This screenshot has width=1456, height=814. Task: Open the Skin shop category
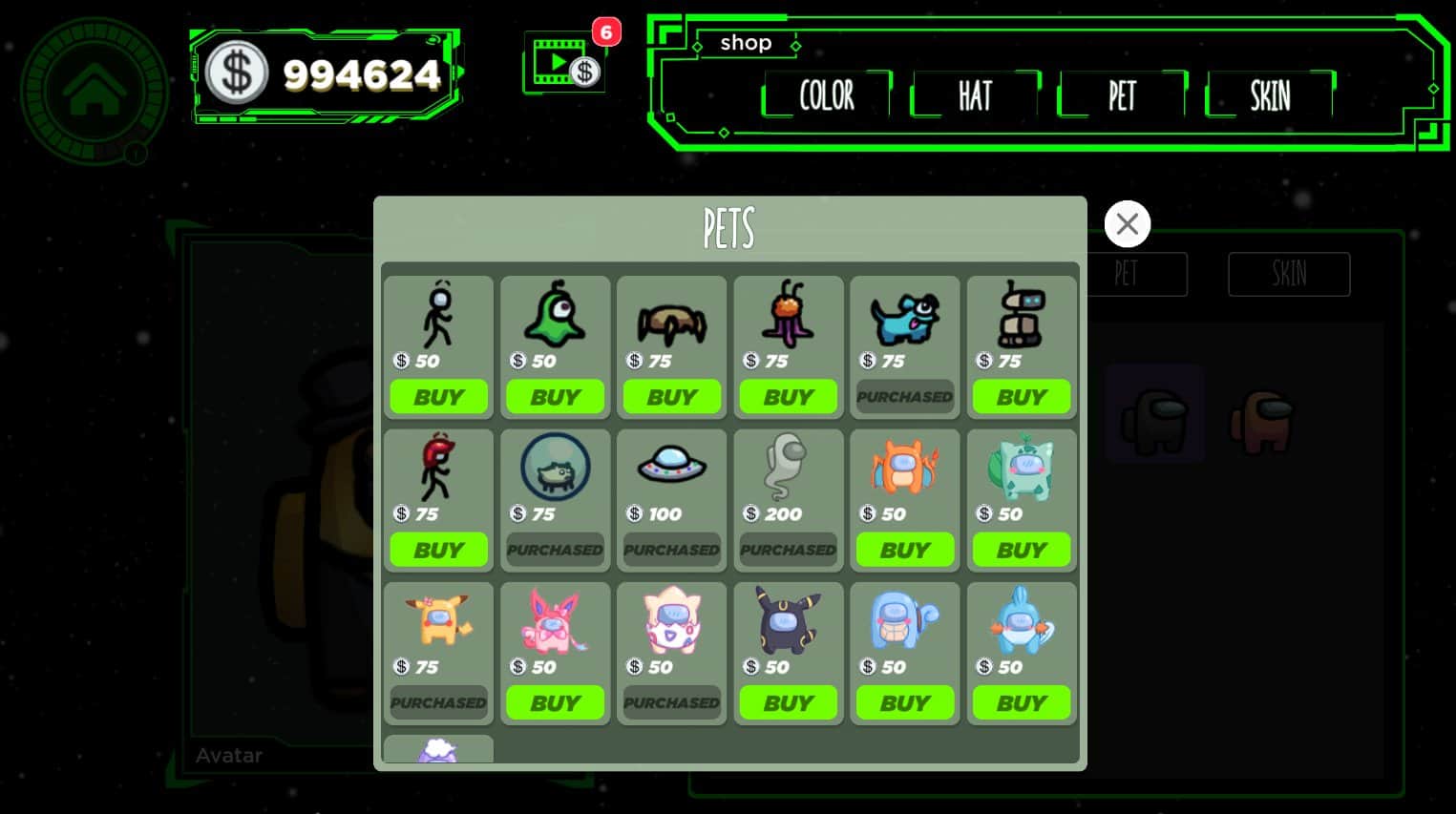click(x=1270, y=96)
